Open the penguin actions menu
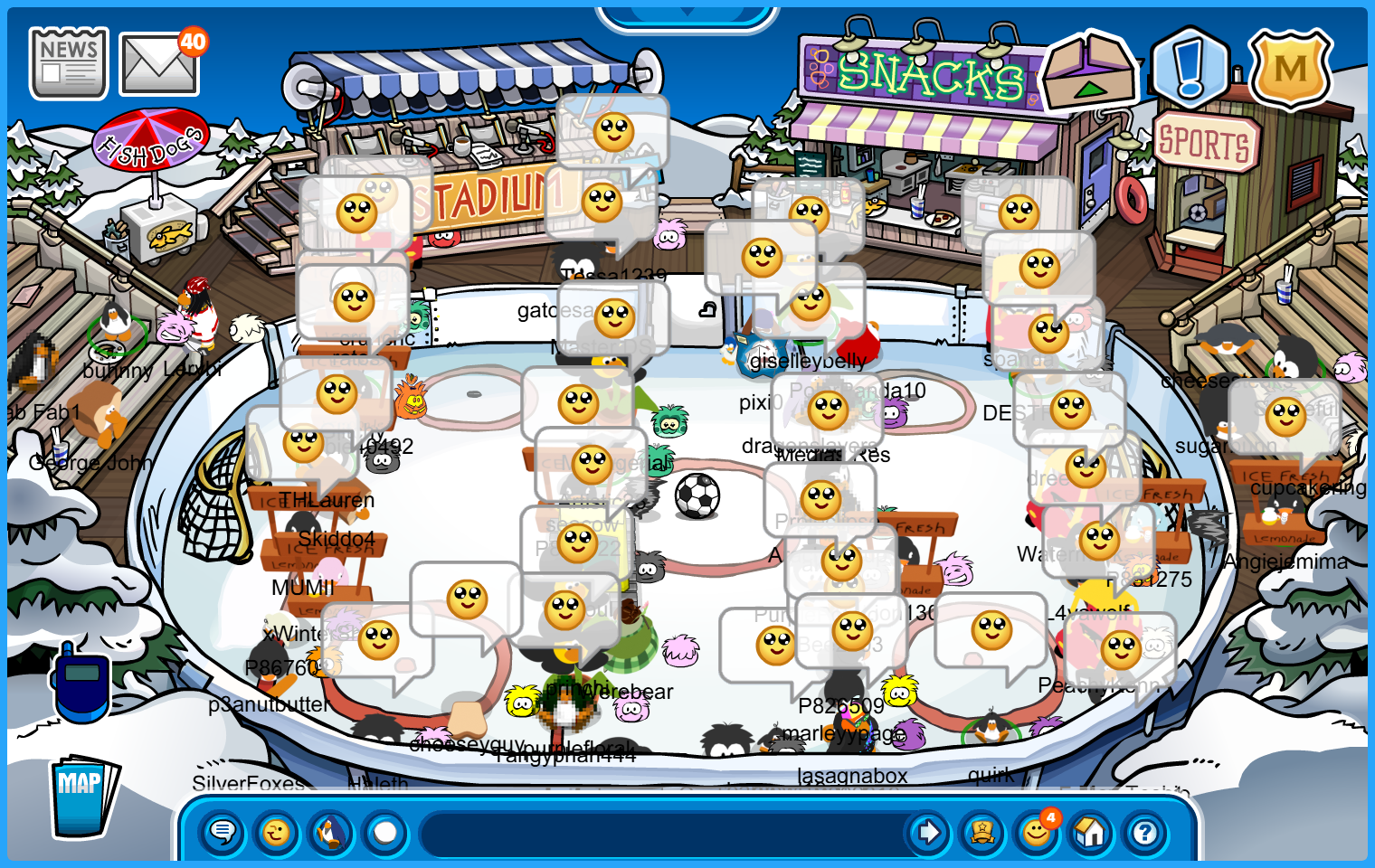 pyautogui.click(x=331, y=832)
